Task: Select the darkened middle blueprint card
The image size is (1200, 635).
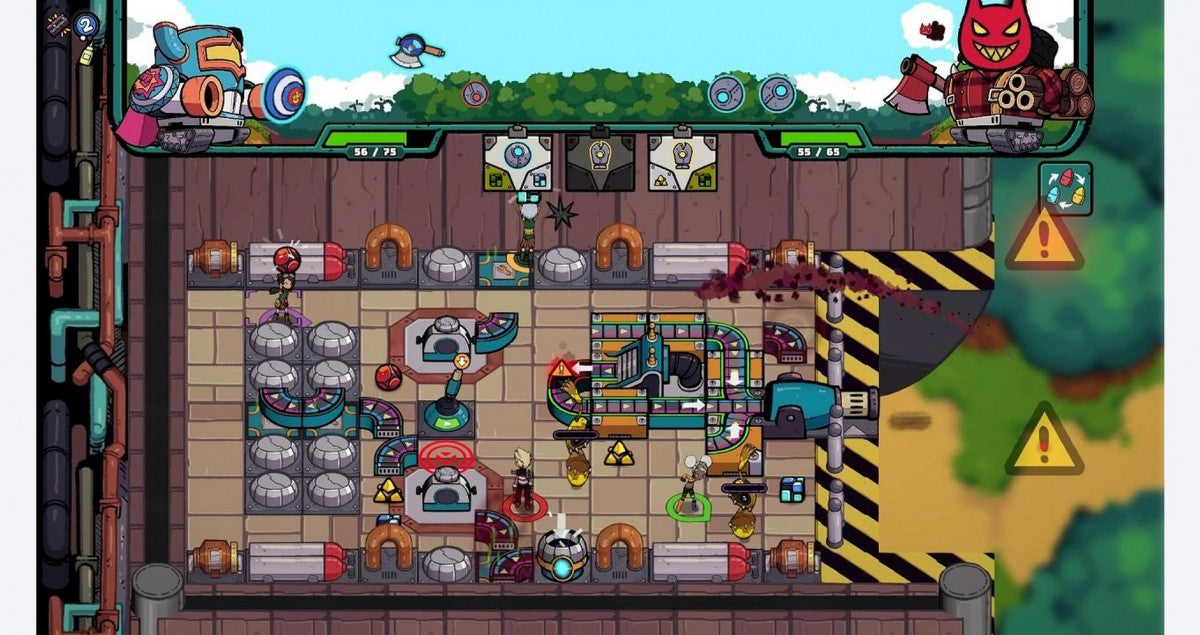Action: [600, 161]
